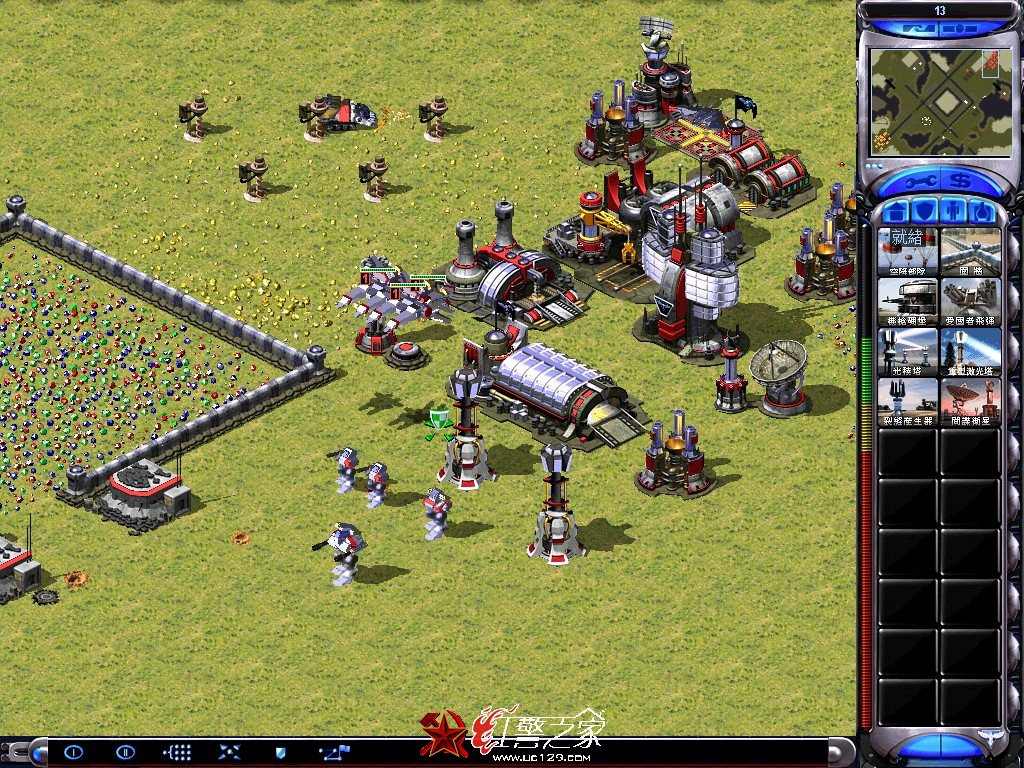Switch to the defenses shield tab
The image size is (1024, 768).
[925, 212]
